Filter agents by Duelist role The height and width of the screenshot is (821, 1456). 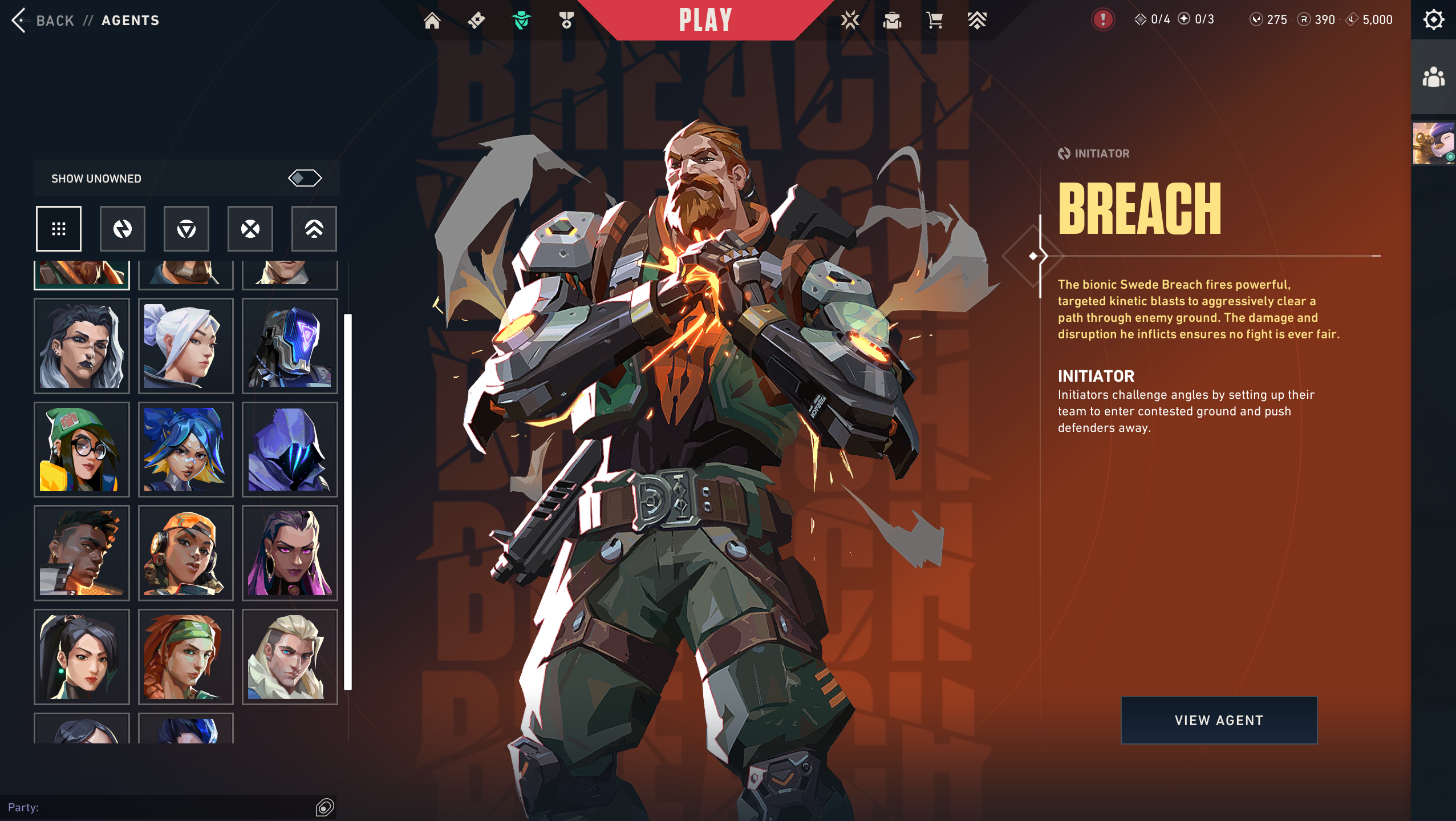click(x=250, y=229)
